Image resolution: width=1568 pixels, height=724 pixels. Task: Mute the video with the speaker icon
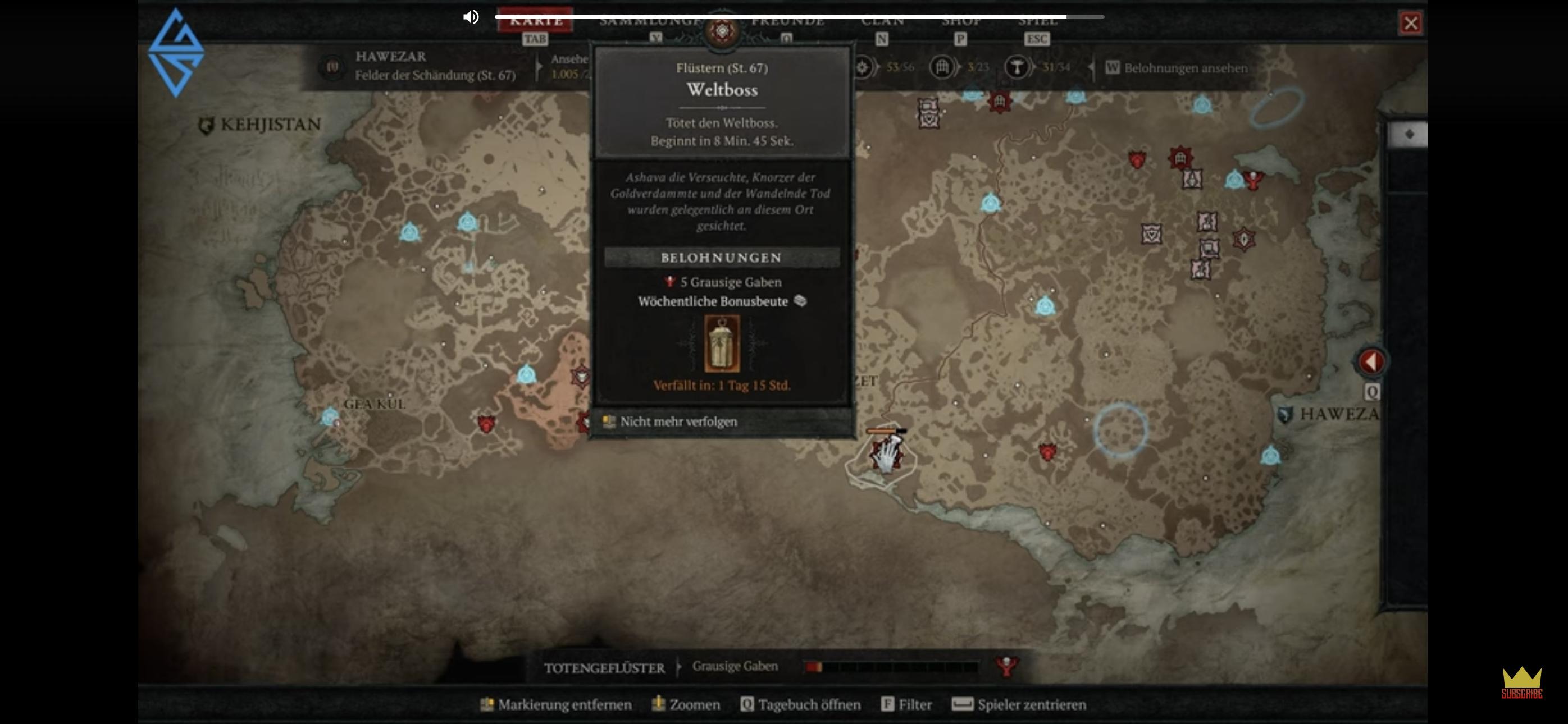[471, 17]
